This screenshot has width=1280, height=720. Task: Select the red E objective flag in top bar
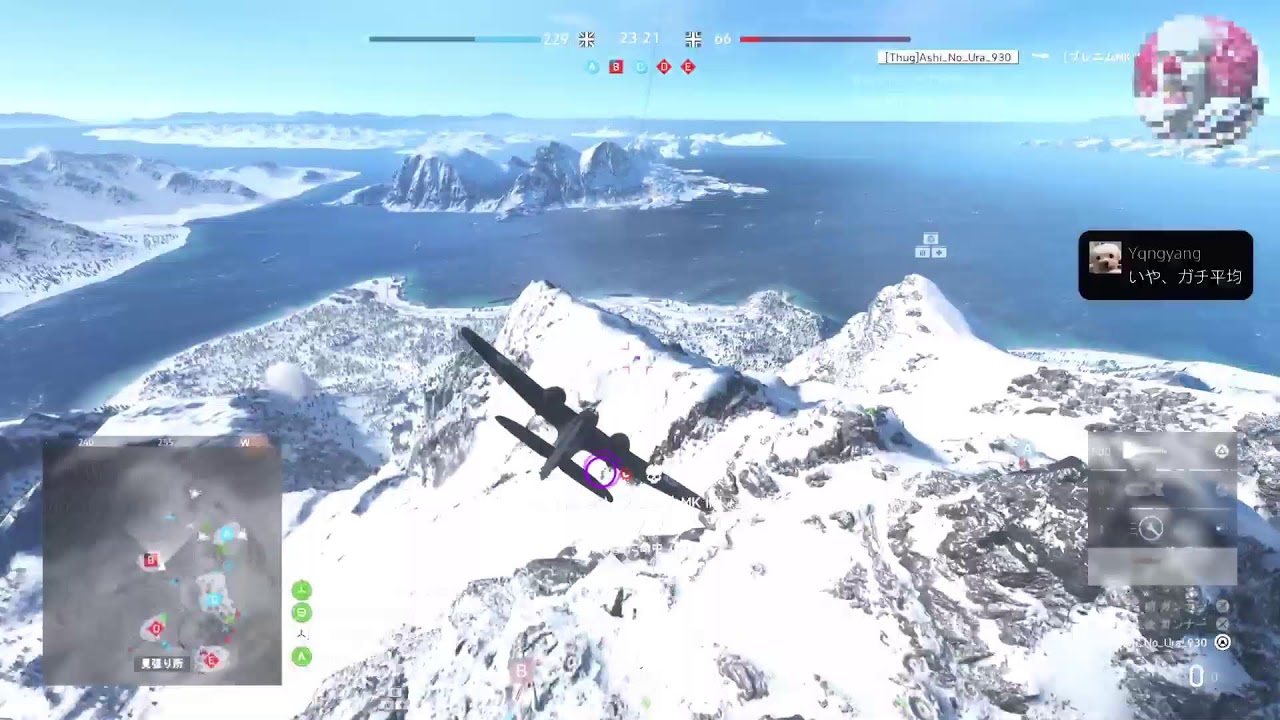688,67
